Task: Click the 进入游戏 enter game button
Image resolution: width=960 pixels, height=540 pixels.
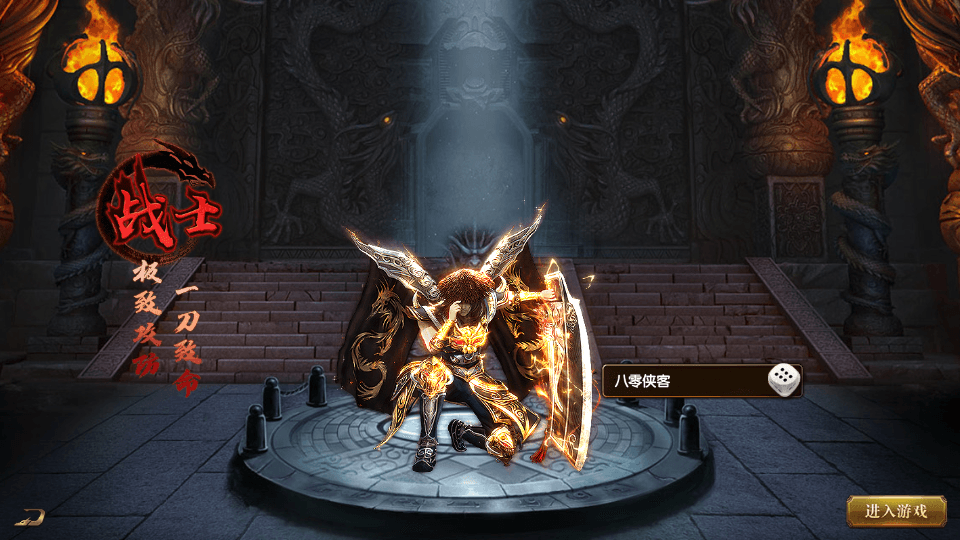Action: pyautogui.click(x=896, y=510)
